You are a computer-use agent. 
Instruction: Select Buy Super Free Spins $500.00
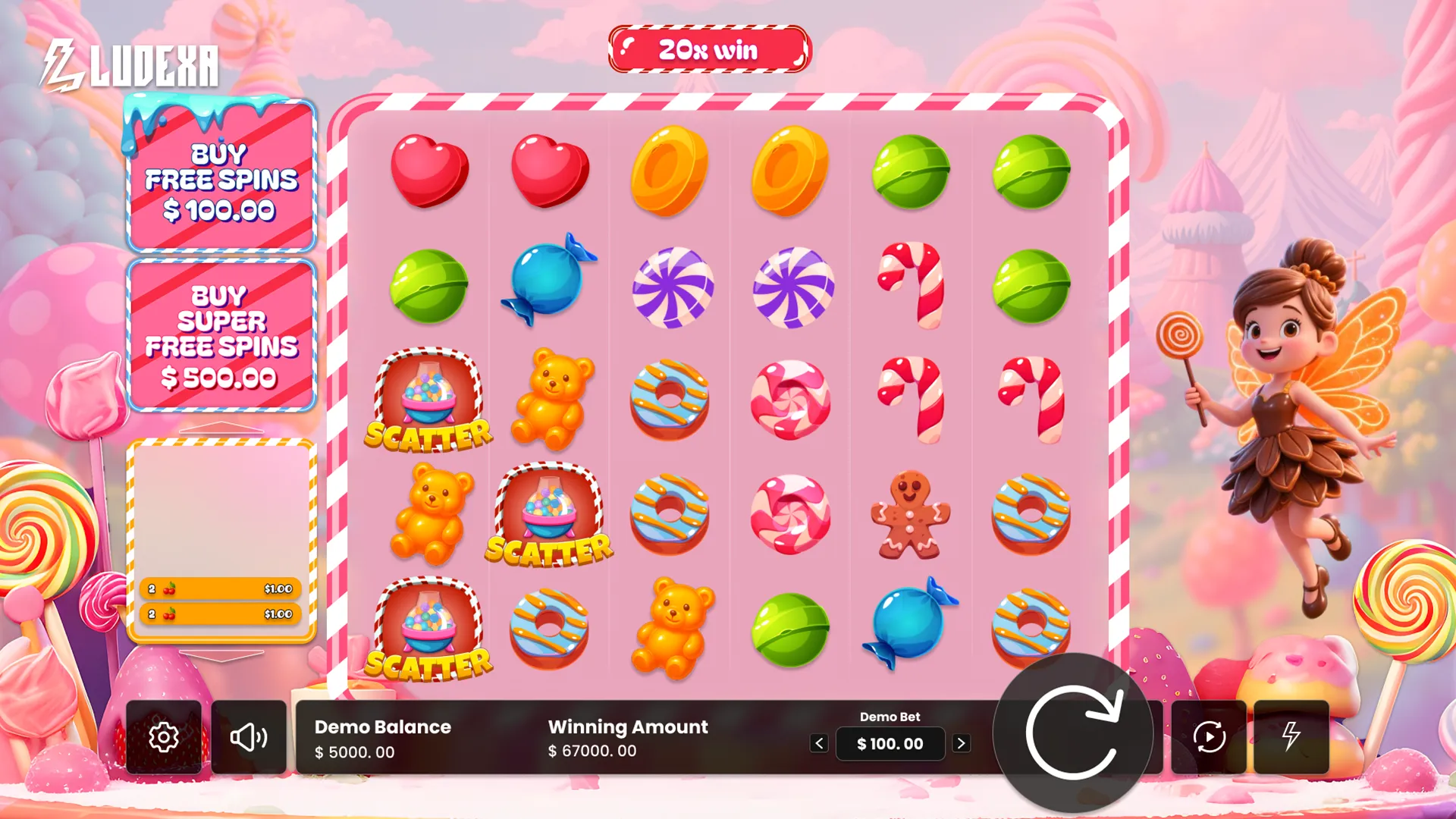(221, 334)
